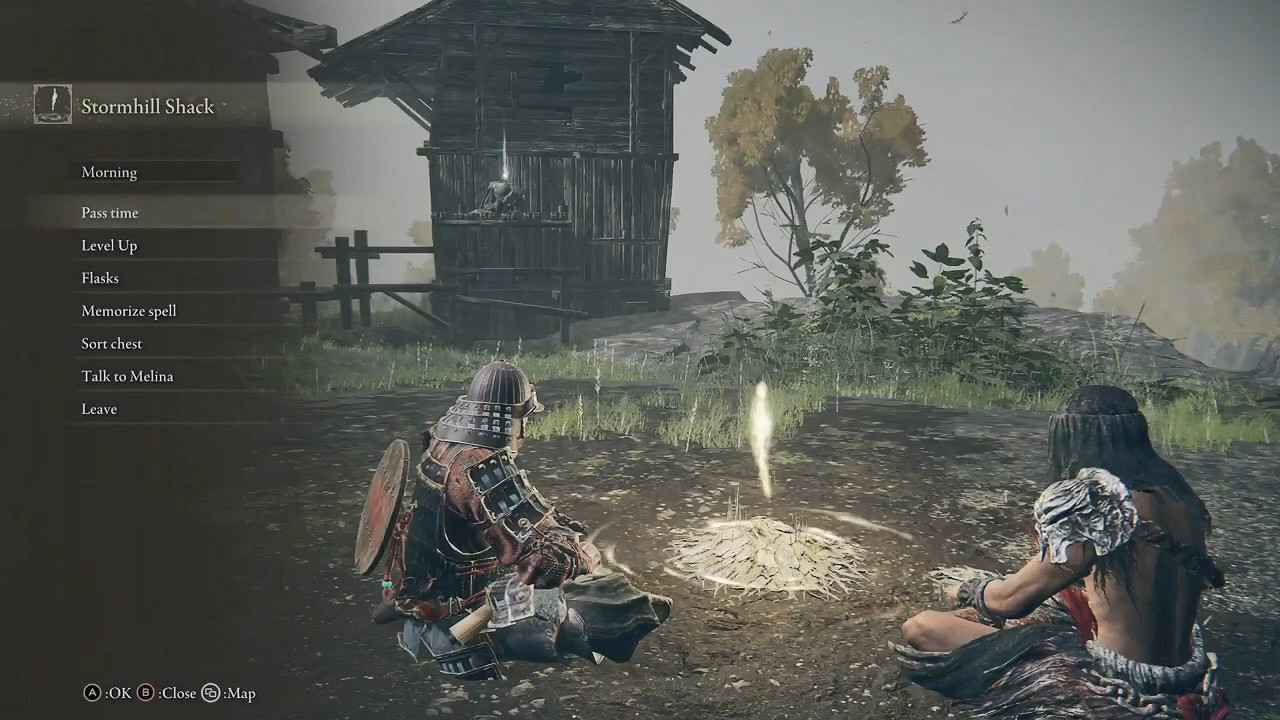Select "Memorize spell"
Screen dimensions: 1280x720
pyautogui.click(x=128, y=310)
